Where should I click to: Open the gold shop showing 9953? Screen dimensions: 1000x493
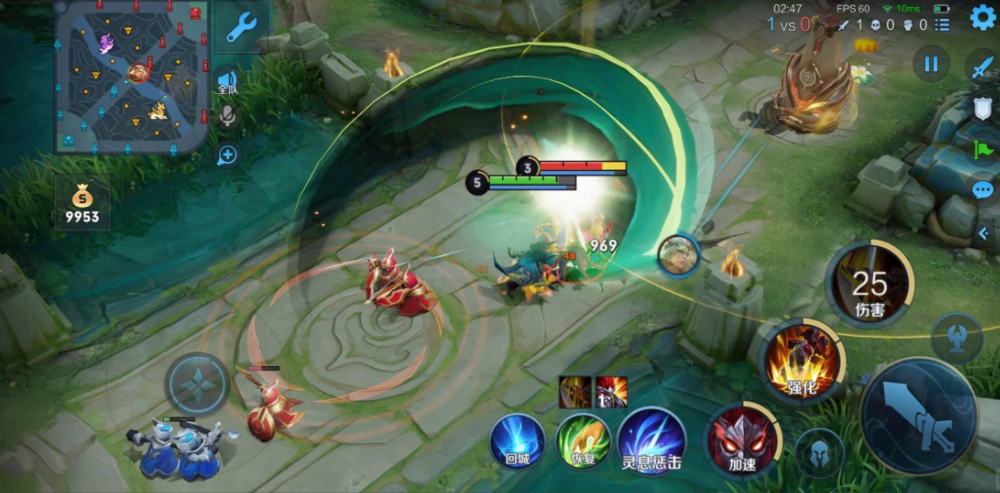pos(83,203)
